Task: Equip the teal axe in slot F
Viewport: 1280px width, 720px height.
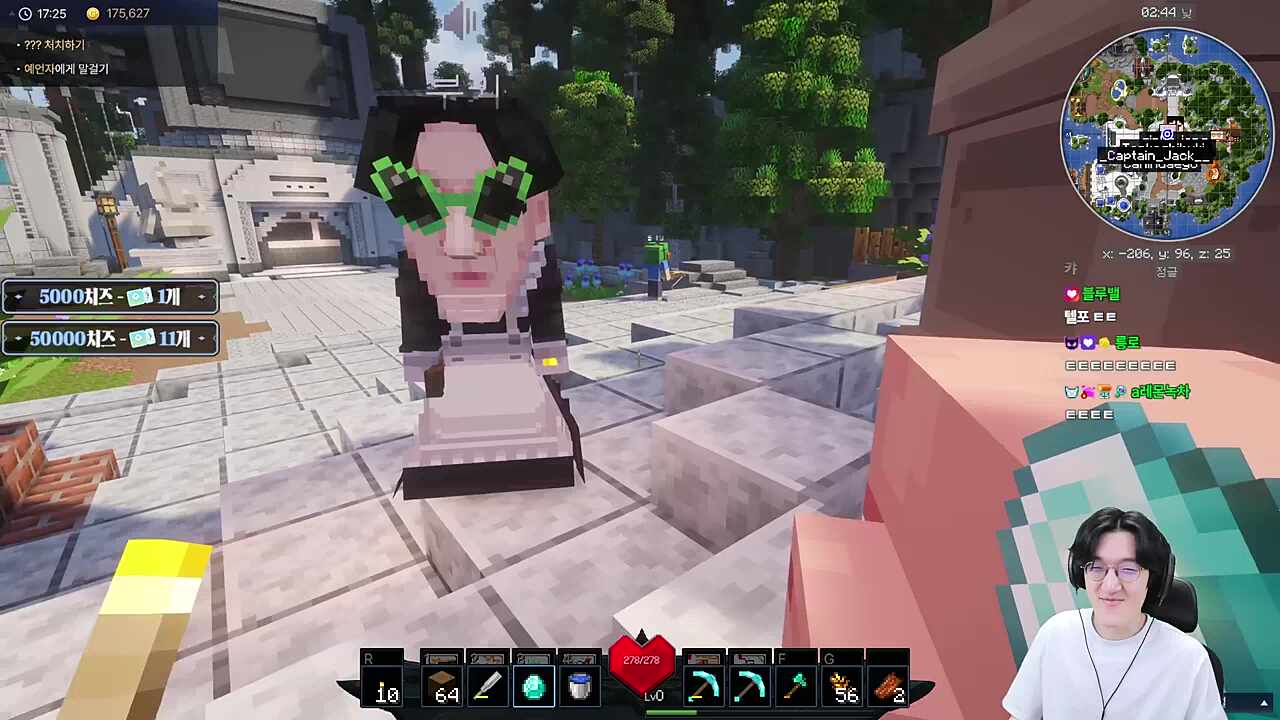Action: (796, 687)
